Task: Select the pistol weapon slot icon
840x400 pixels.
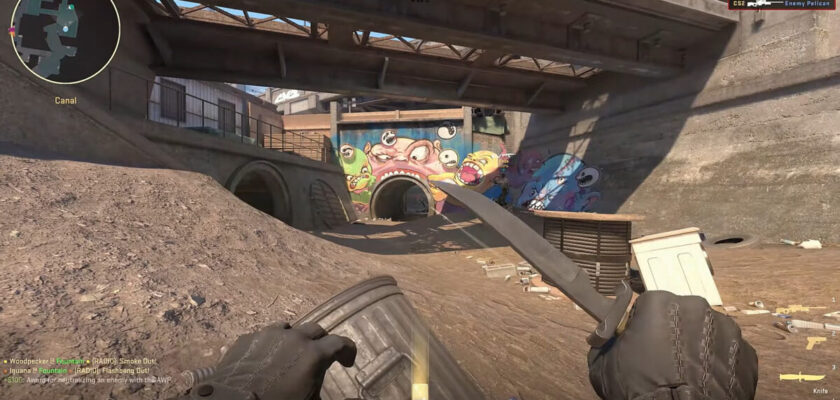Action: pyautogui.click(x=816, y=343)
